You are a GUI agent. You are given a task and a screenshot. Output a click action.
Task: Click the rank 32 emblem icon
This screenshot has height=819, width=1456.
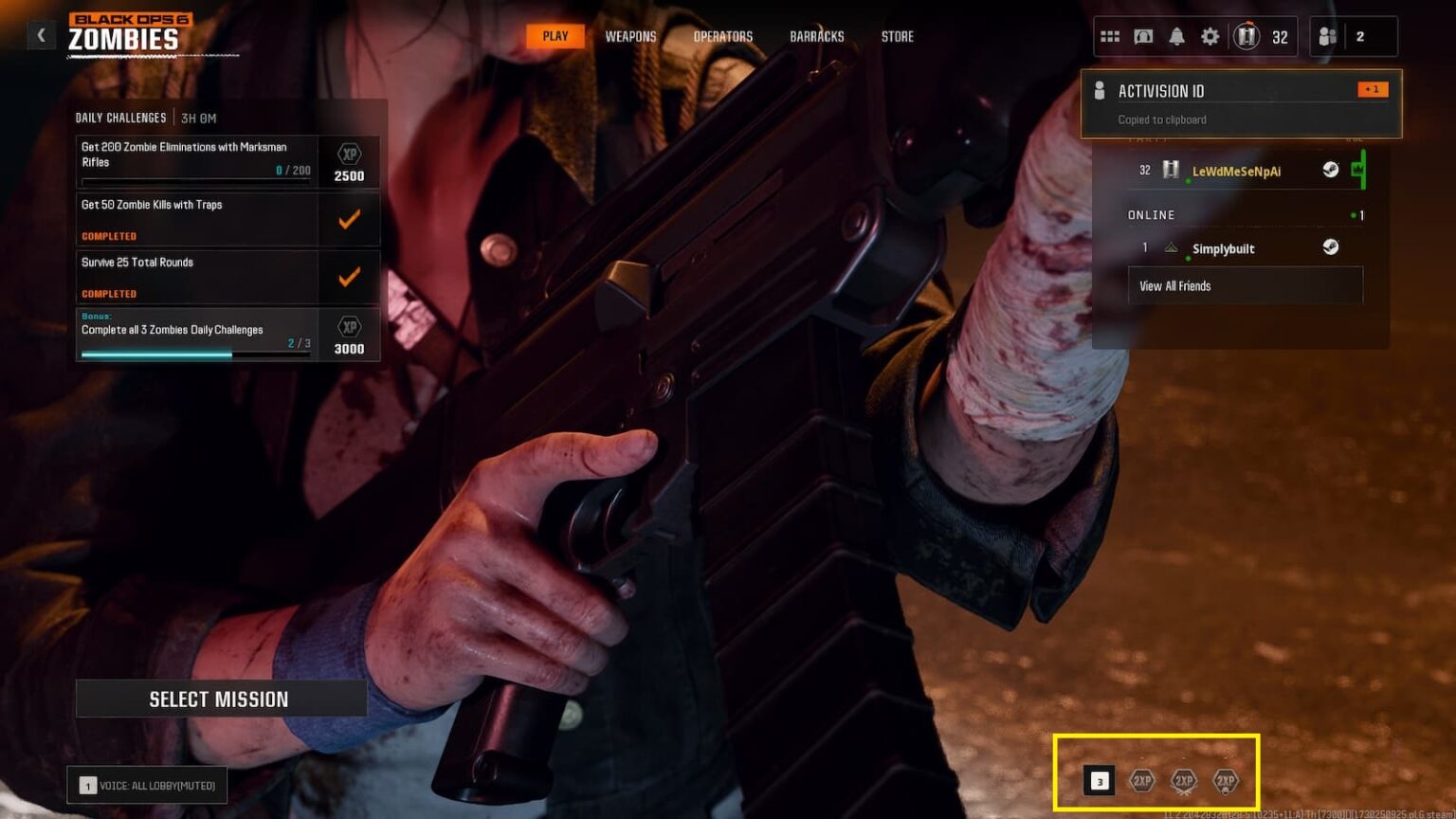(x=1248, y=36)
